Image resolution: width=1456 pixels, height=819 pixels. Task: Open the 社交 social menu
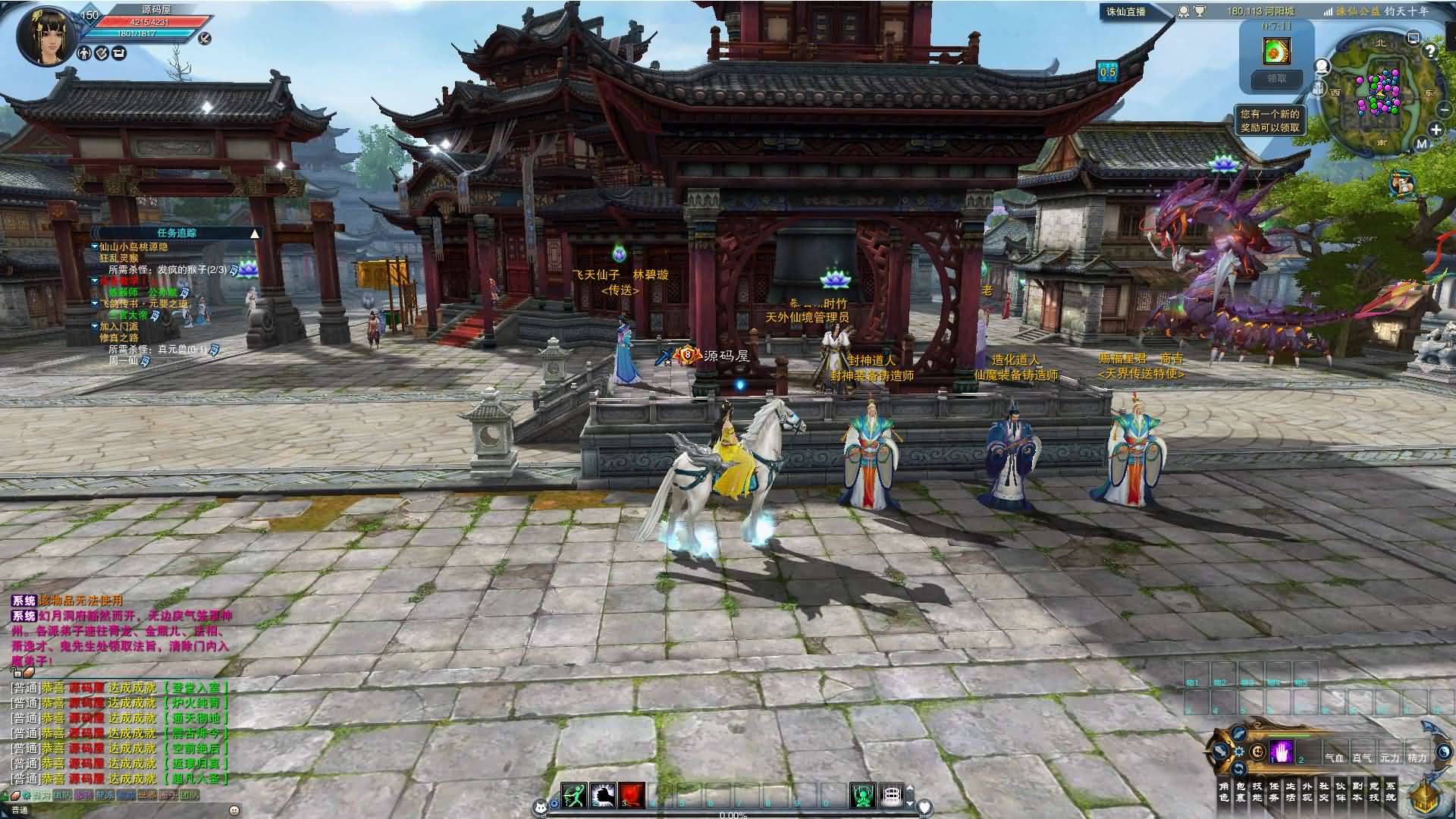coord(1323,792)
